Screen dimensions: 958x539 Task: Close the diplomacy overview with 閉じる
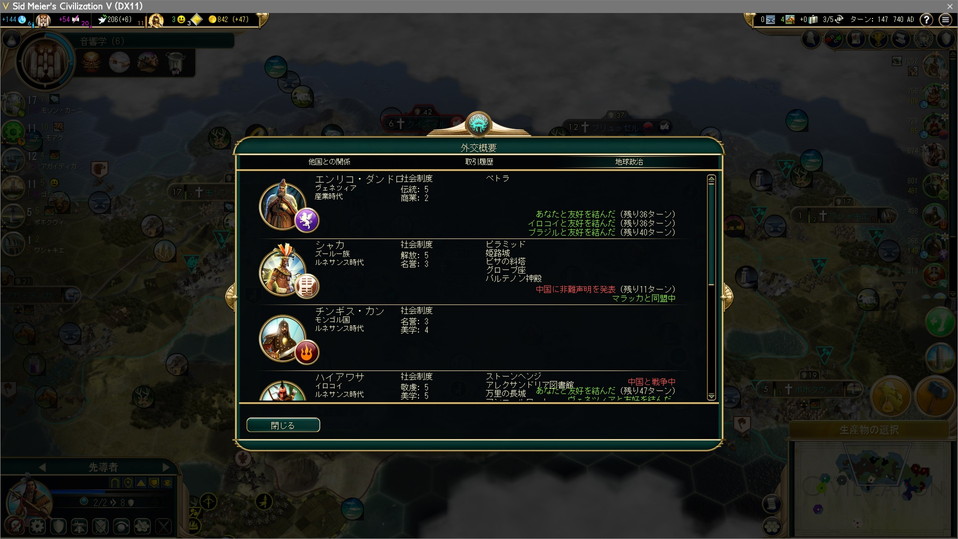(283, 425)
